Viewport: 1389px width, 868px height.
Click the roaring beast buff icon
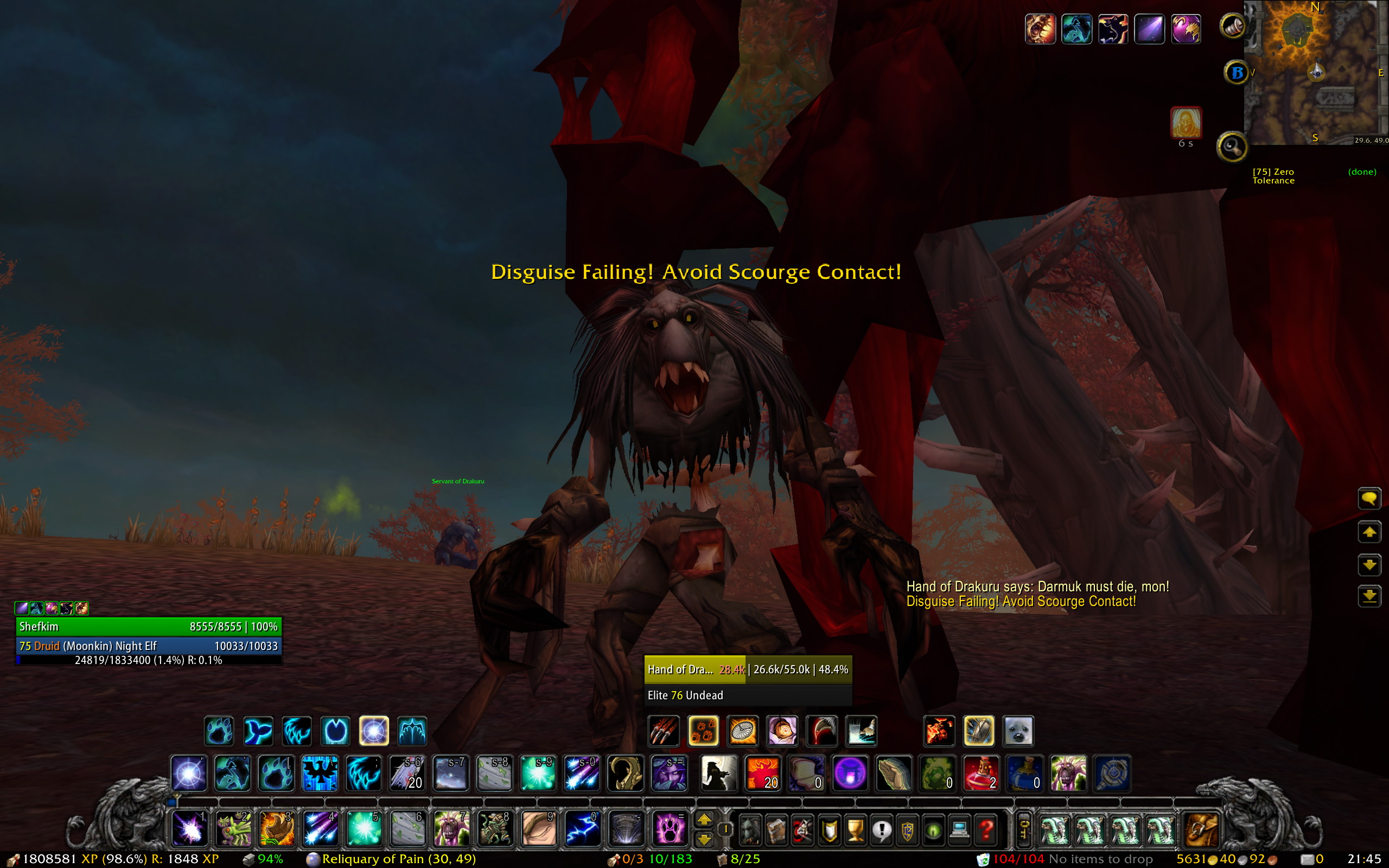pos(1040,29)
